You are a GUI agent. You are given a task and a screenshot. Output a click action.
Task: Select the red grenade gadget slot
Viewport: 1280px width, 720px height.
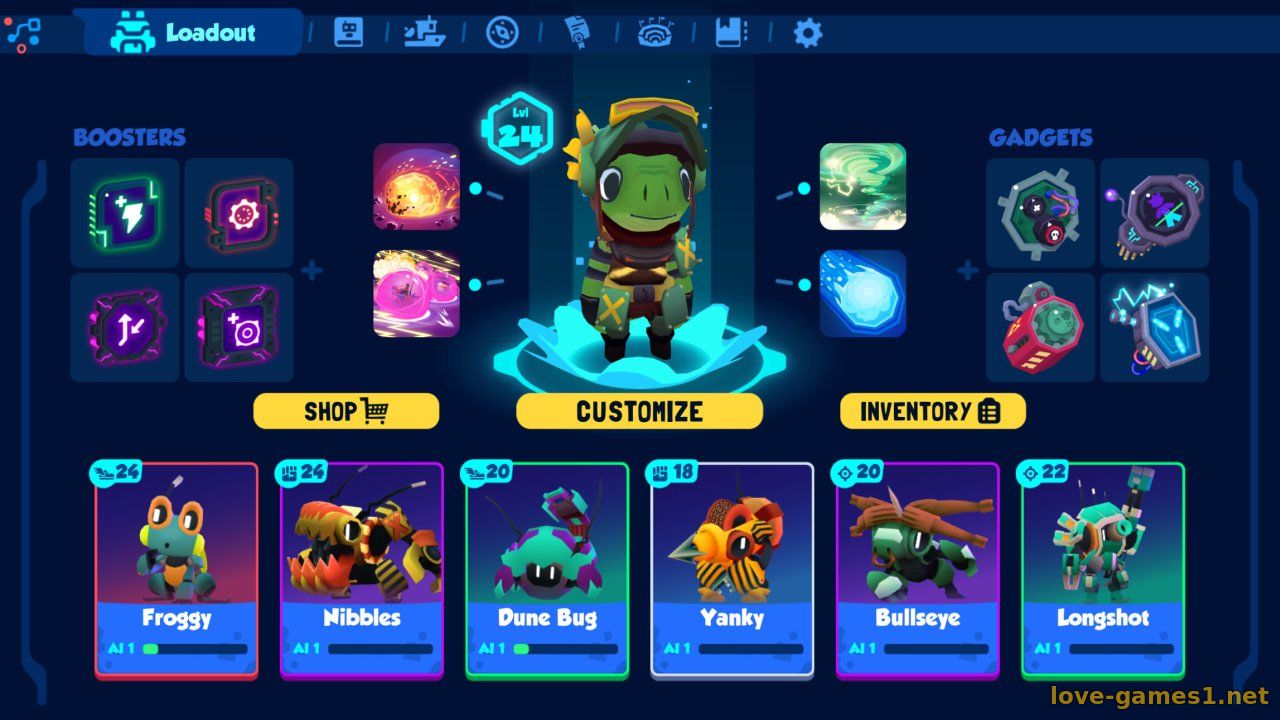click(x=1040, y=328)
